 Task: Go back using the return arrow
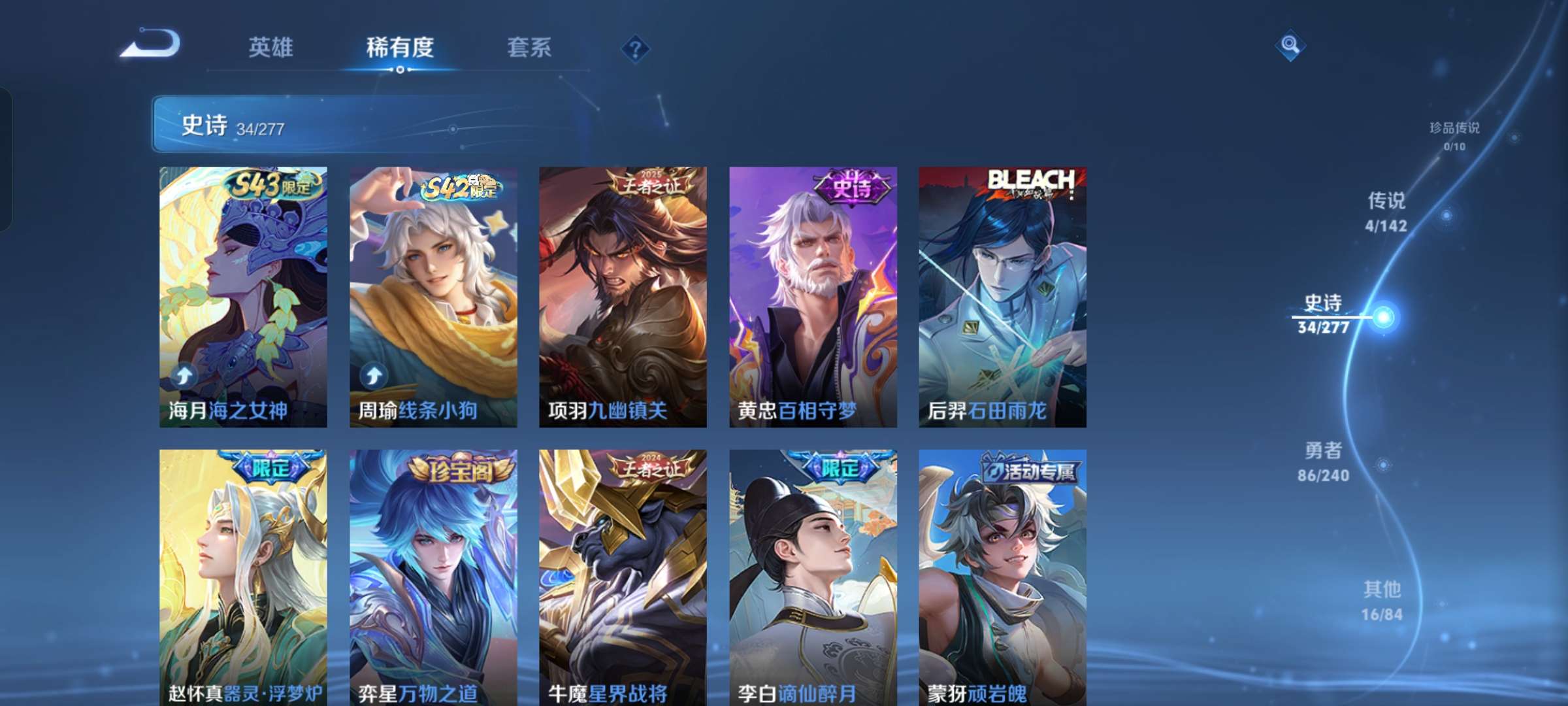coord(150,44)
